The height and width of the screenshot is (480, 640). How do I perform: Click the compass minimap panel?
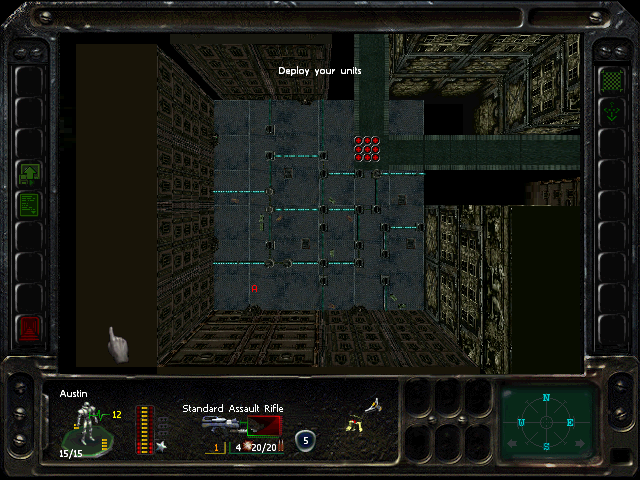546,420
